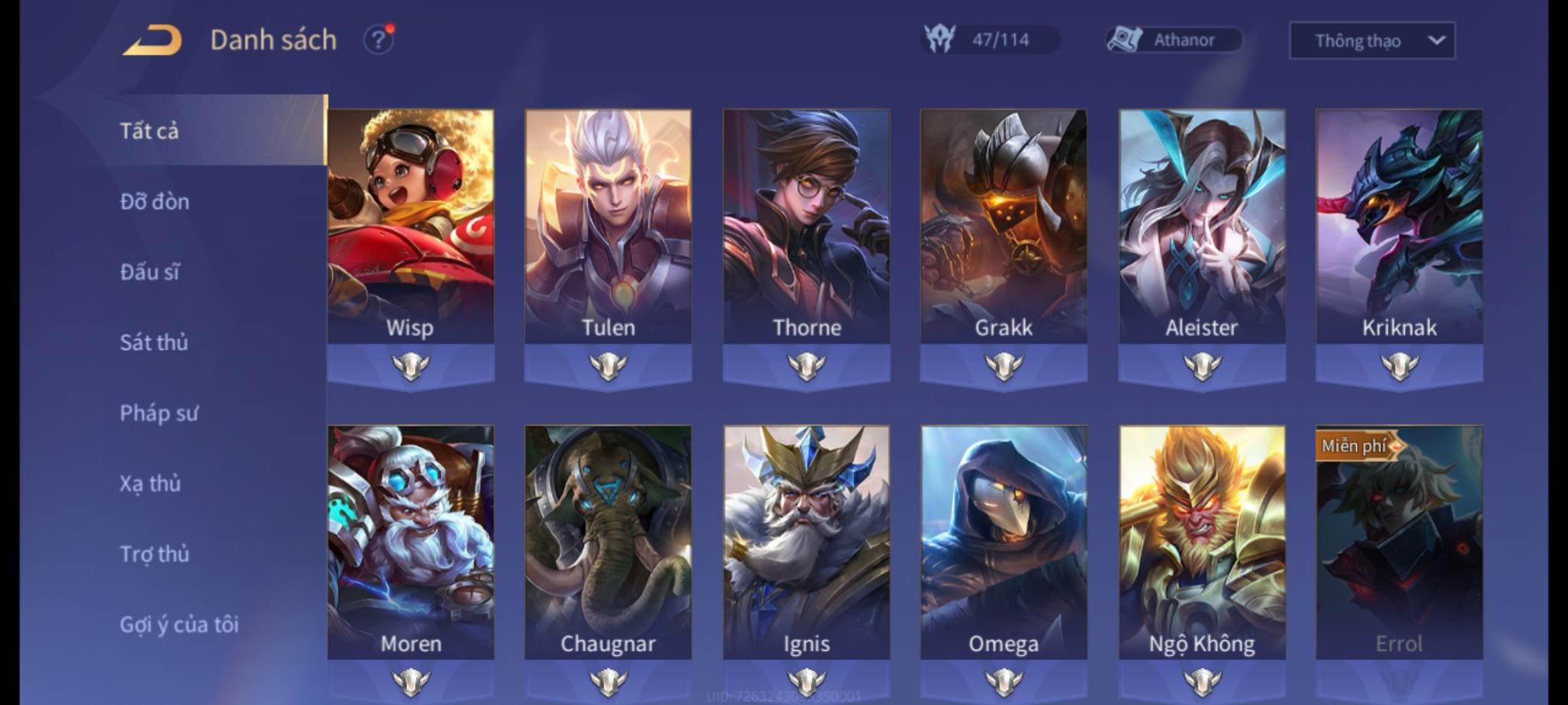1568x705 pixels.
Task: View the Xạ thủ heroes
Action: click(x=150, y=484)
